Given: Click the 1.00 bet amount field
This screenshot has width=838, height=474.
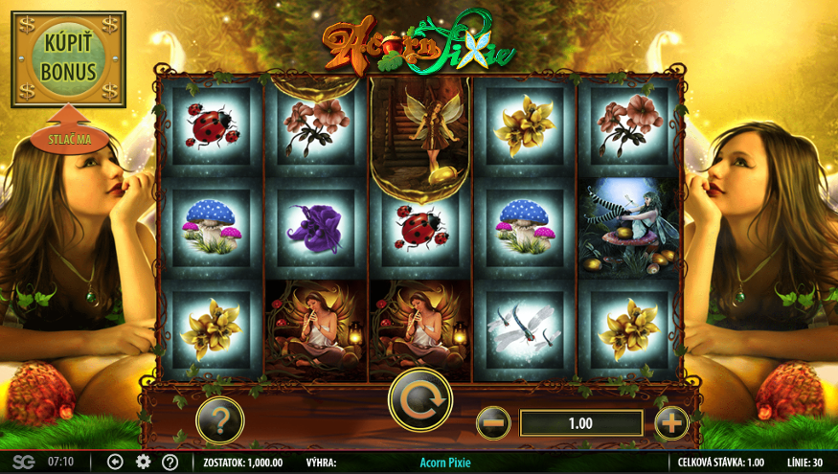Looking at the screenshot, I should click(x=581, y=423).
